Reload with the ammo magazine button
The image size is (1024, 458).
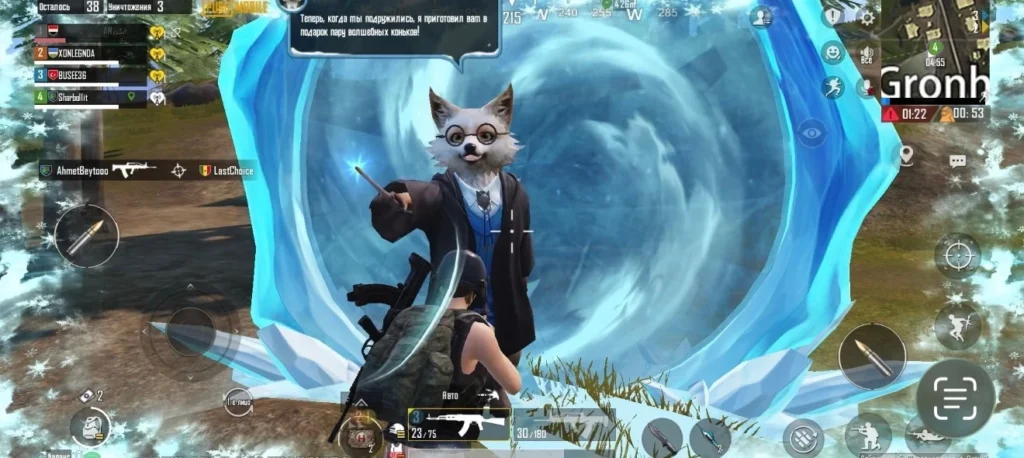[x=802, y=436]
